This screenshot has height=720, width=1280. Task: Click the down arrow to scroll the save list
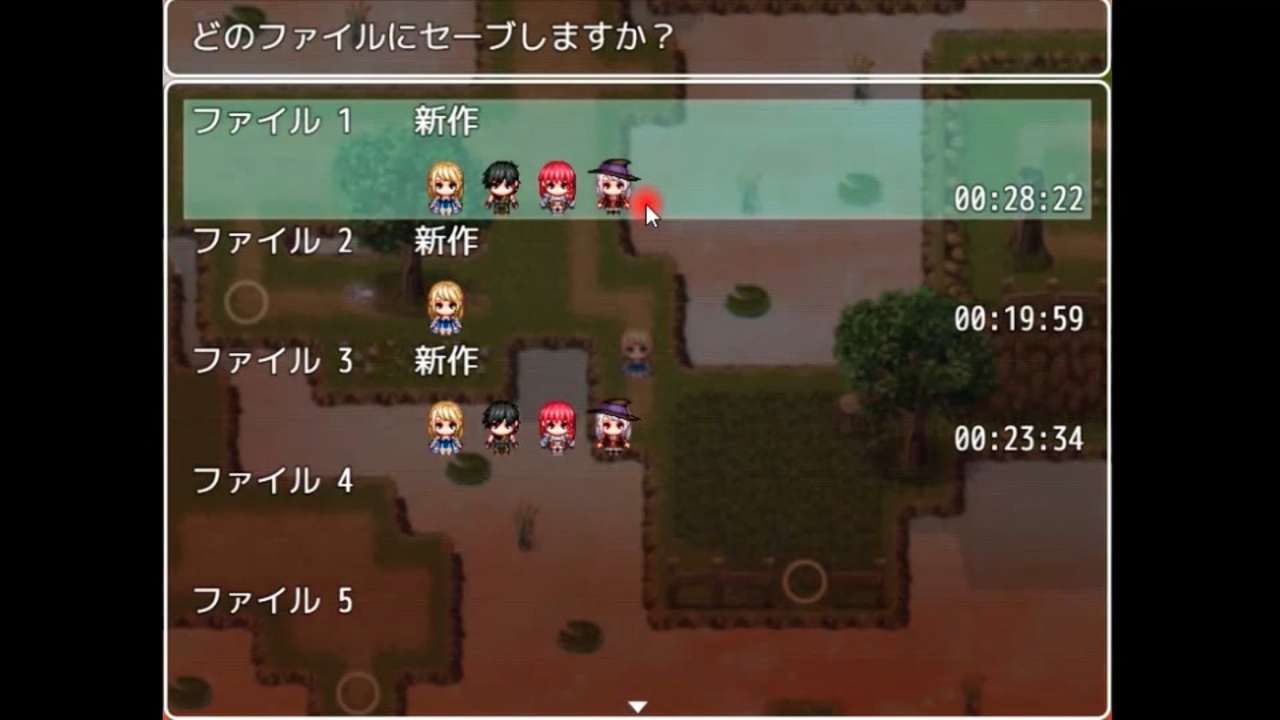pyautogui.click(x=638, y=705)
